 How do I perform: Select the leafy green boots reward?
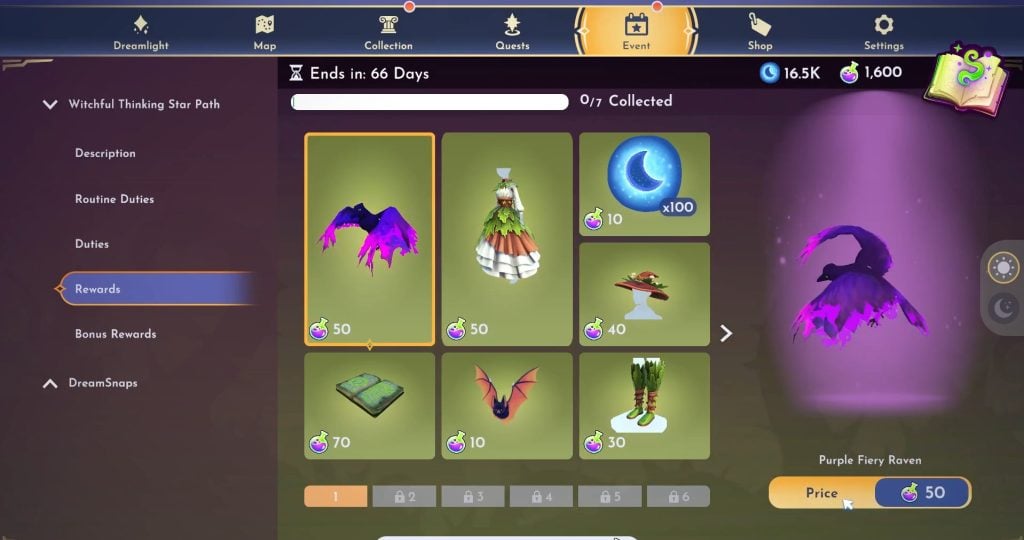coord(644,405)
